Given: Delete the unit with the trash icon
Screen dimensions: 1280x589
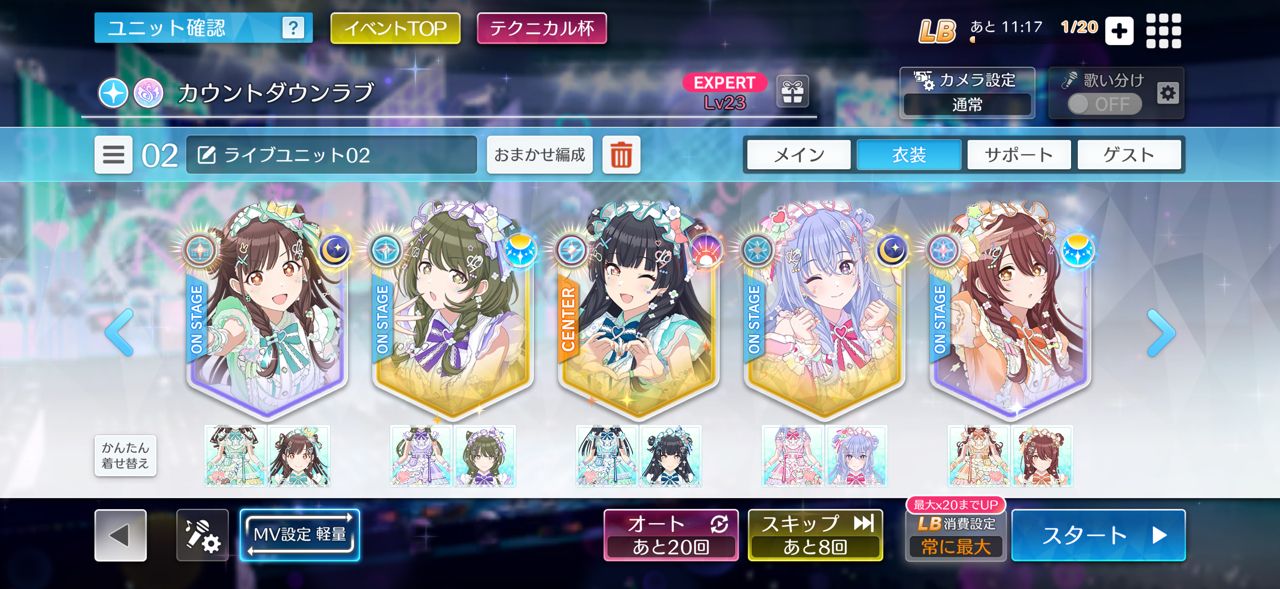Looking at the screenshot, I should point(621,155).
